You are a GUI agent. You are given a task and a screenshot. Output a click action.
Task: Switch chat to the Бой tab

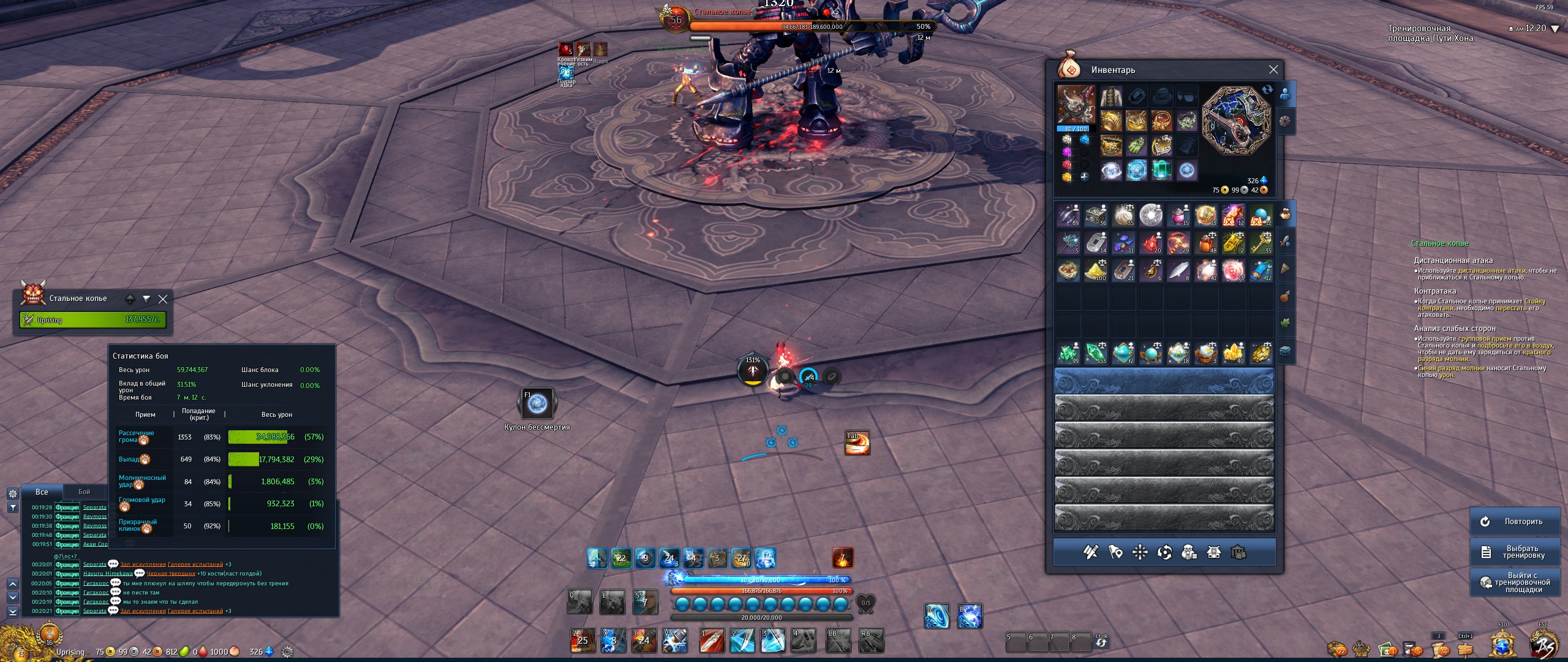(84, 492)
